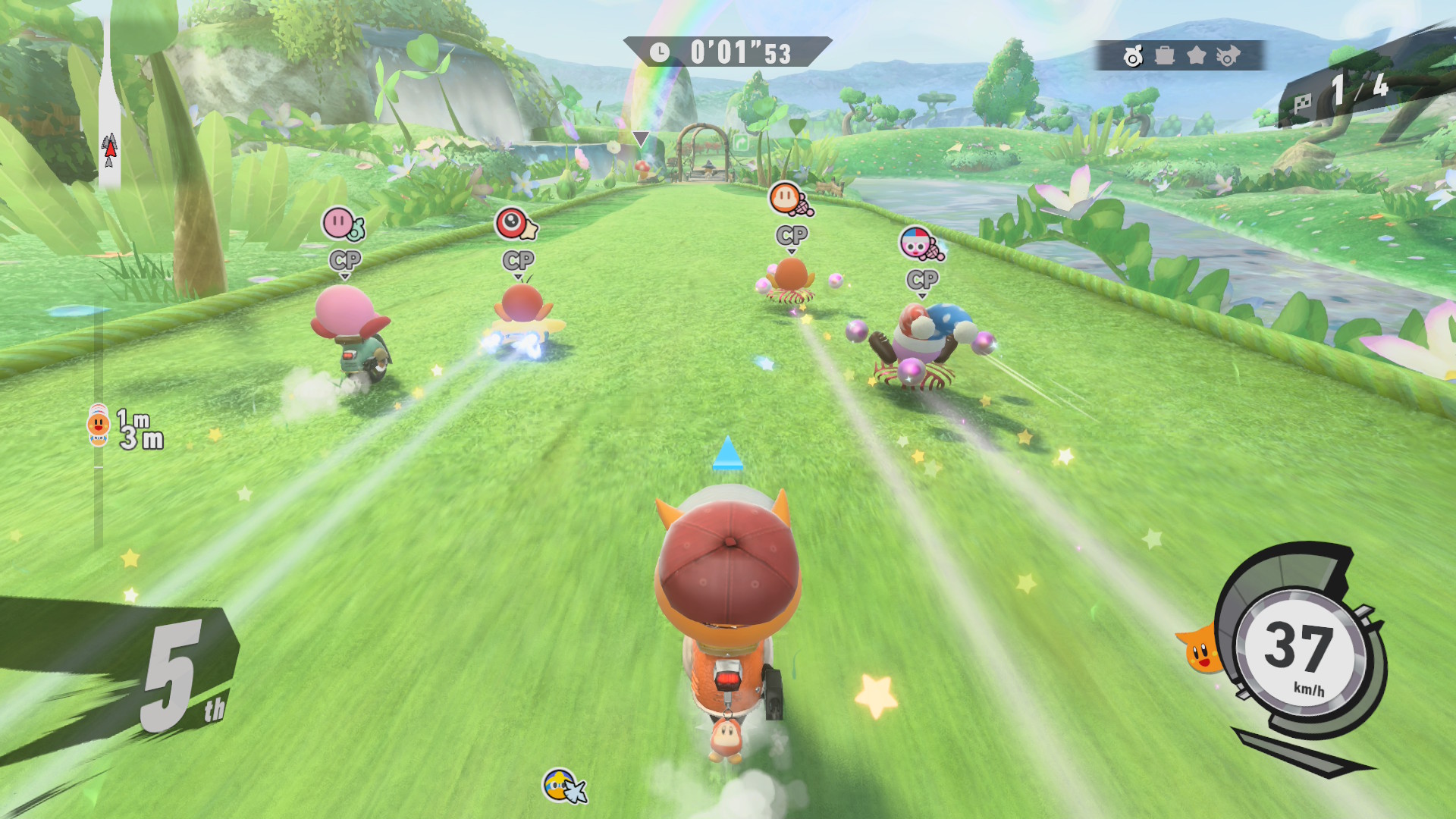Click the wheel machine icon in top bar
1456x819 pixels.
pos(1133,56)
